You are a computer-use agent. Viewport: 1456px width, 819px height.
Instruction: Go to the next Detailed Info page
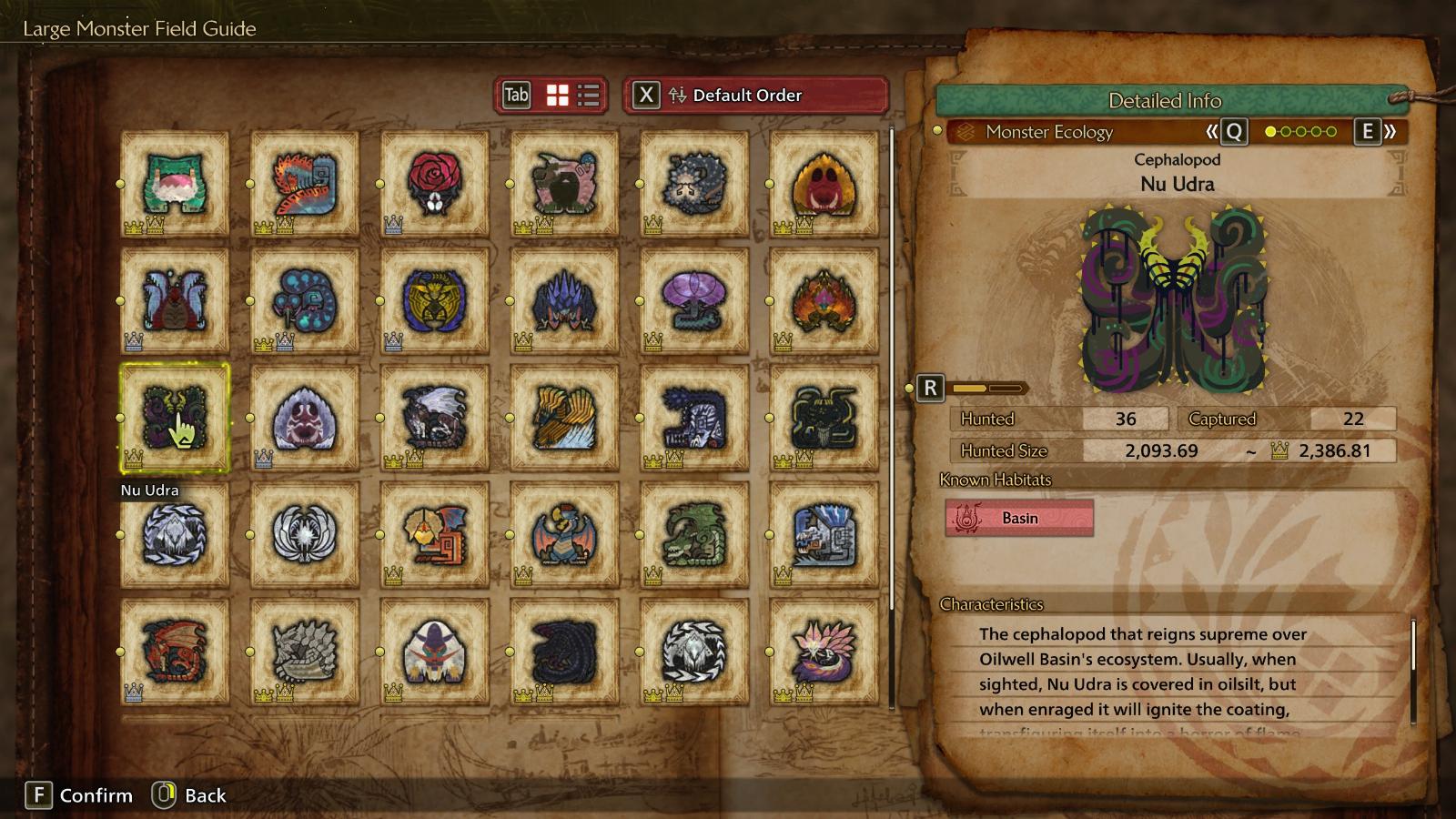point(1373,132)
